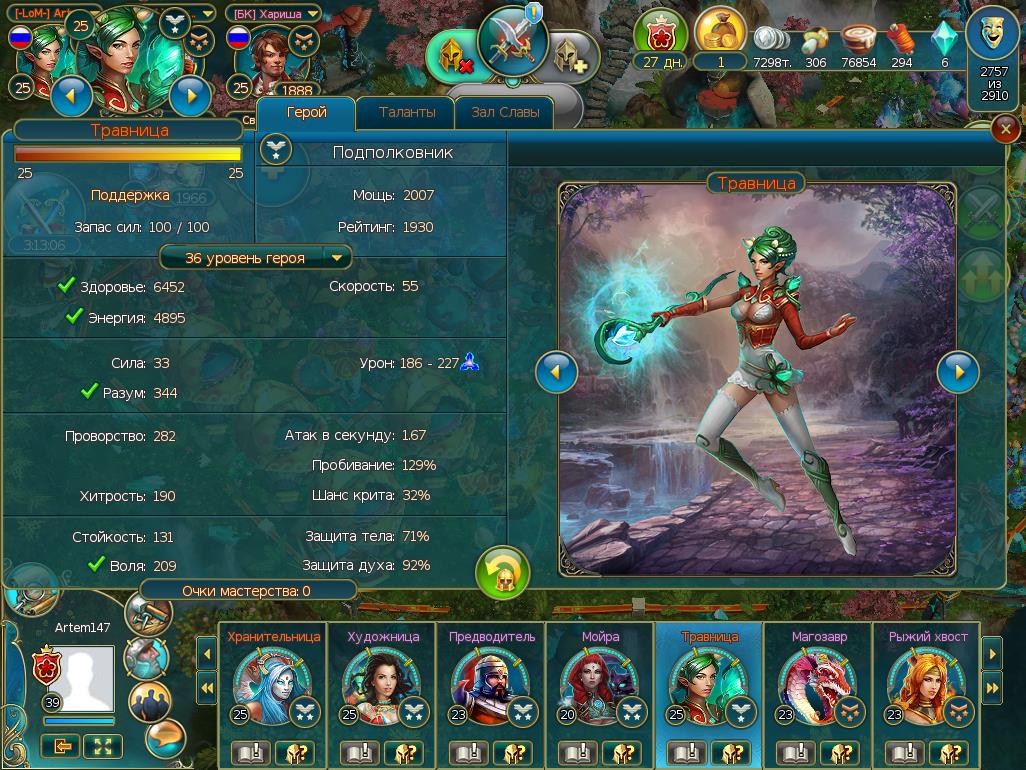Open the Зал Славы tab
Image resolution: width=1026 pixels, height=770 pixels.
point(505,113)
